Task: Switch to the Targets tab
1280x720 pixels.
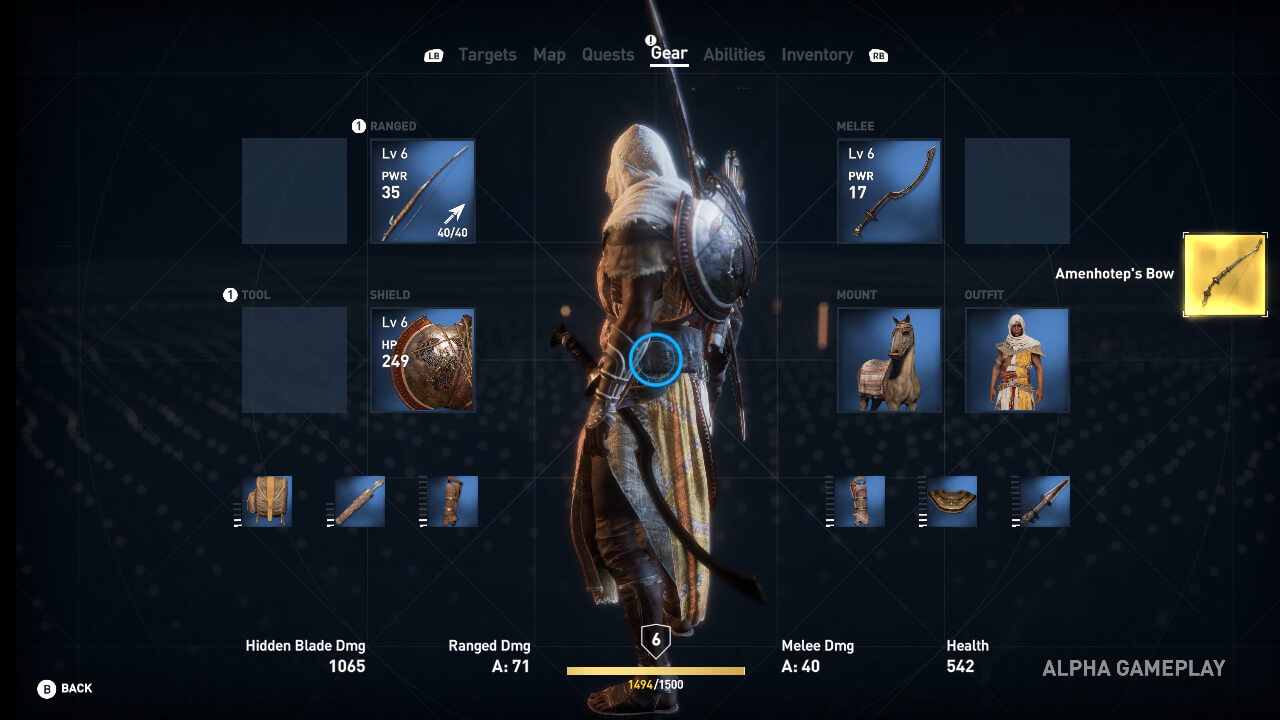Action: coord(487,55)
